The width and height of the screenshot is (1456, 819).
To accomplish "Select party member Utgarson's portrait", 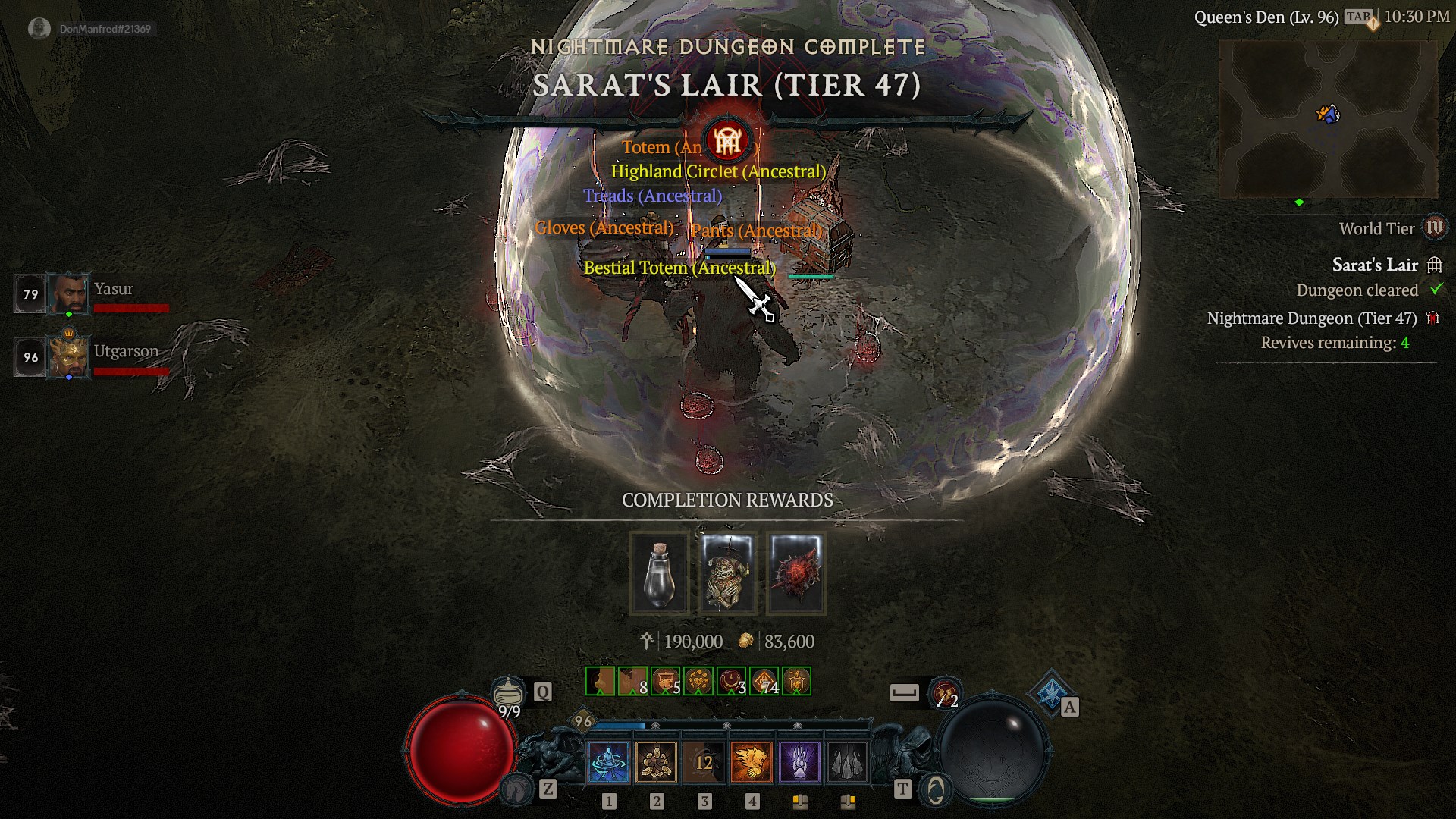I will (x=69, y=356).
